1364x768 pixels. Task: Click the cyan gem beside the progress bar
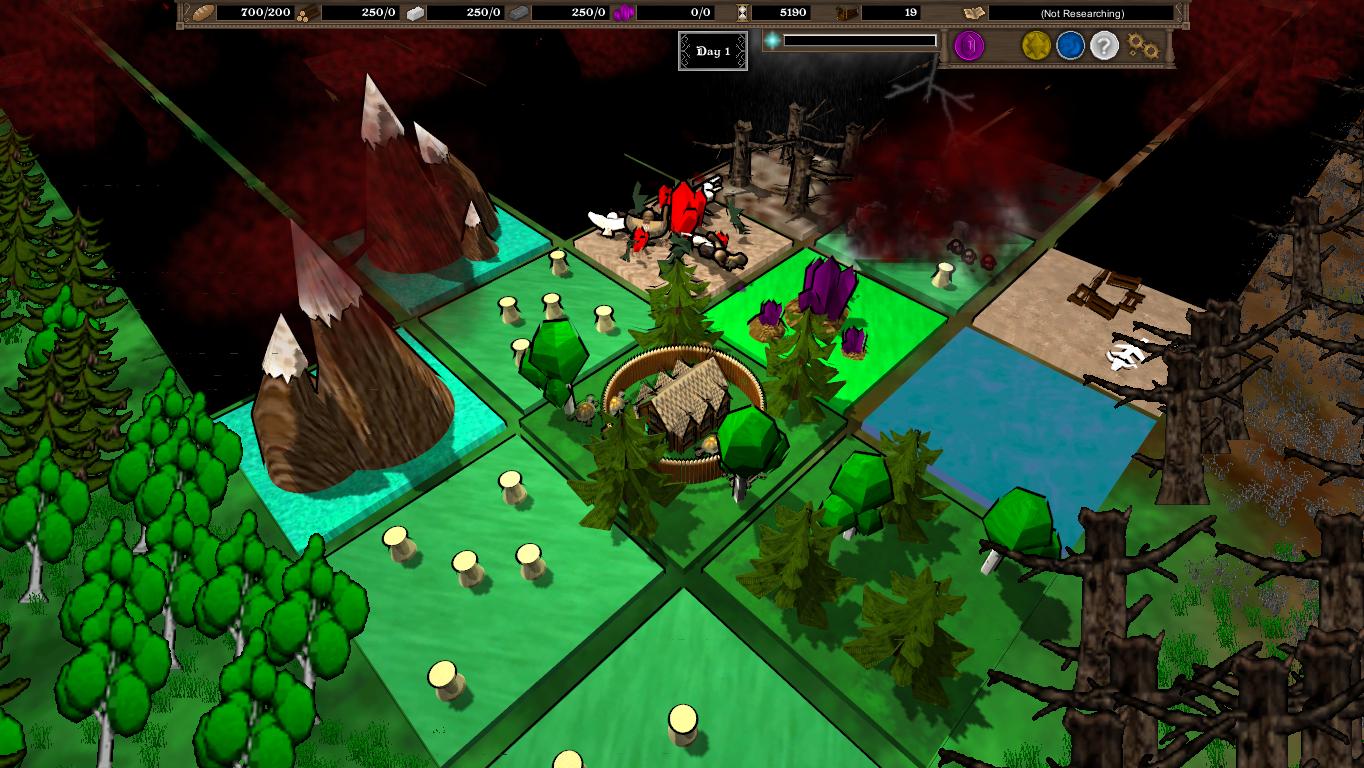tap(771, 41)
